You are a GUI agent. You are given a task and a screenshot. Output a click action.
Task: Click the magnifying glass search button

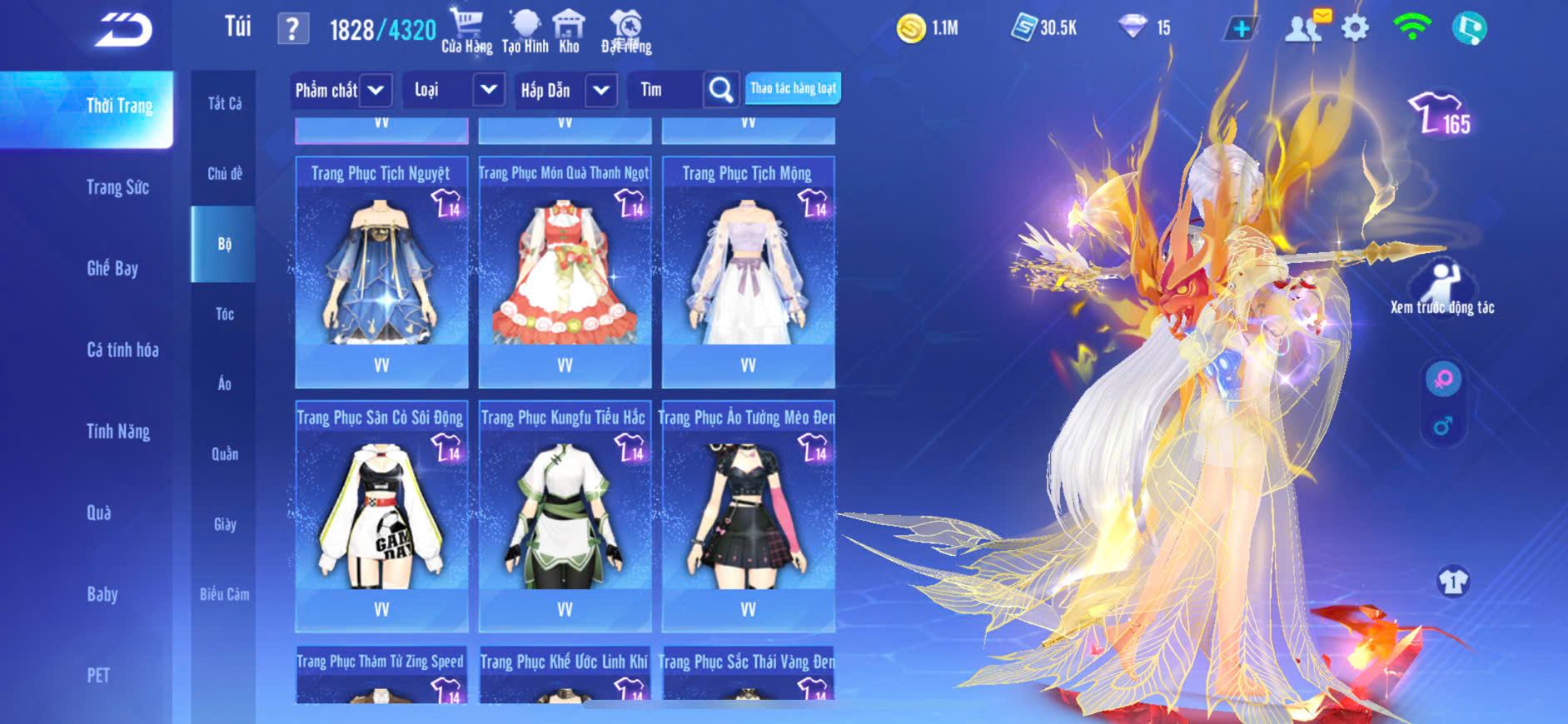tap(720, 89)
